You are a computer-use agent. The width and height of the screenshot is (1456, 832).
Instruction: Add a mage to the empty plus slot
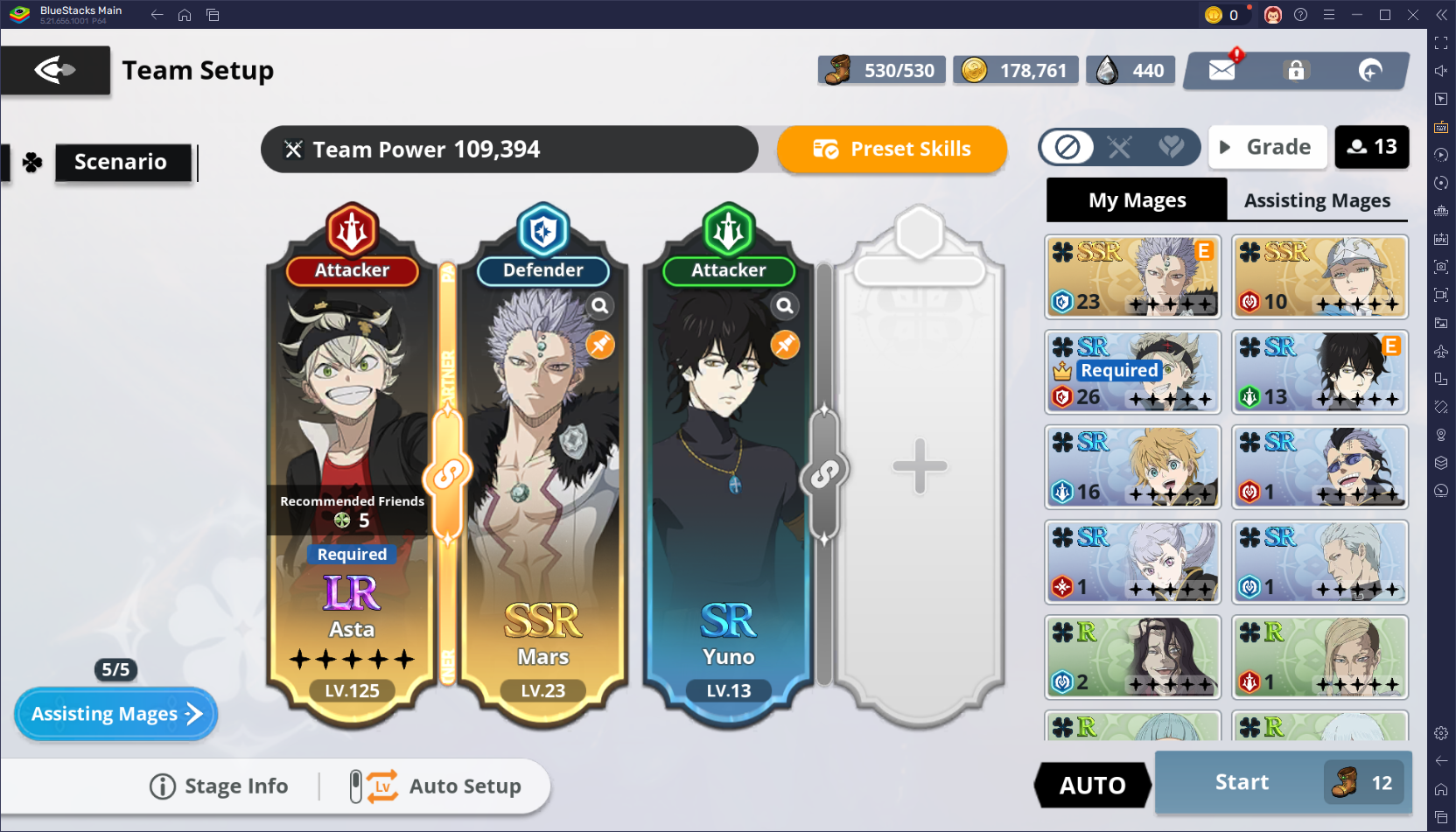920,465
